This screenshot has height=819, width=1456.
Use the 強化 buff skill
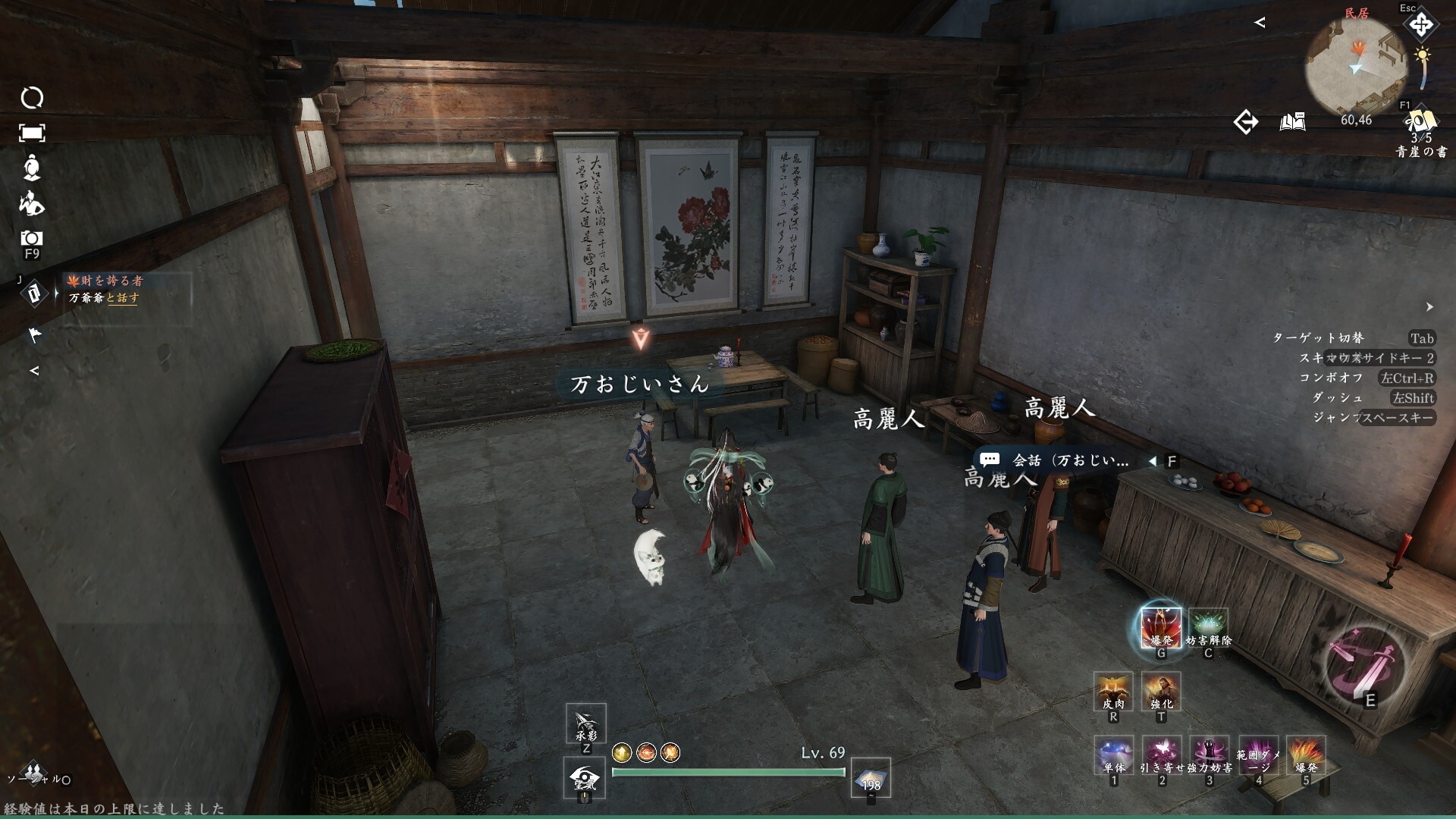click(1160, 691)
